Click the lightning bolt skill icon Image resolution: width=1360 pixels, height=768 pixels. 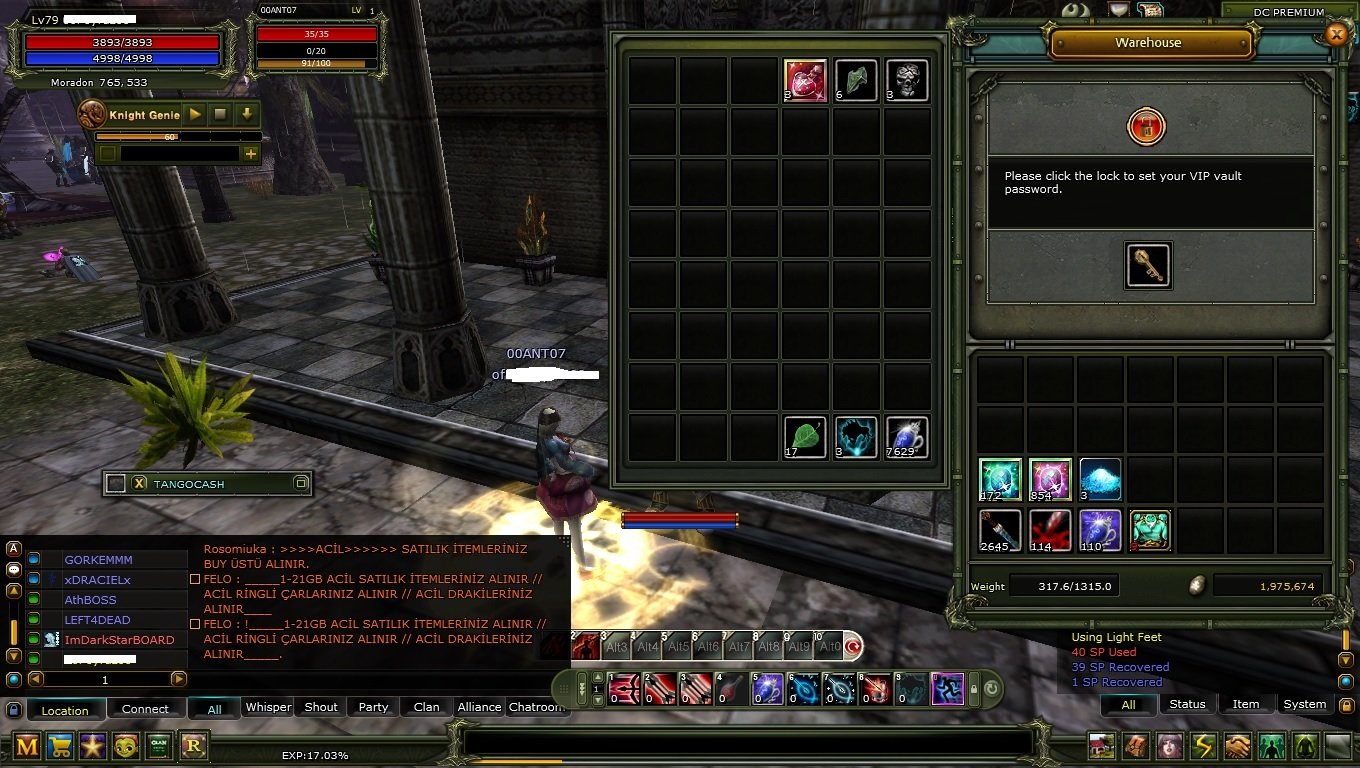[1203, 746]
